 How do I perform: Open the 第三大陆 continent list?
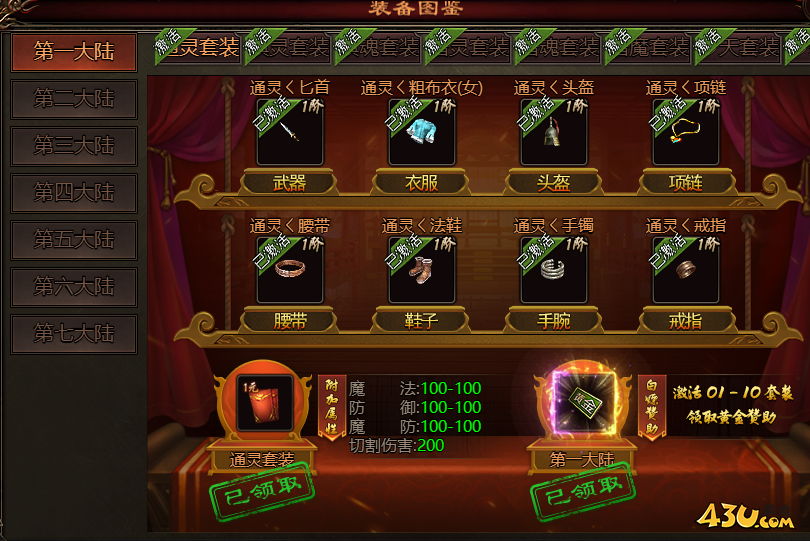[74, 147]
